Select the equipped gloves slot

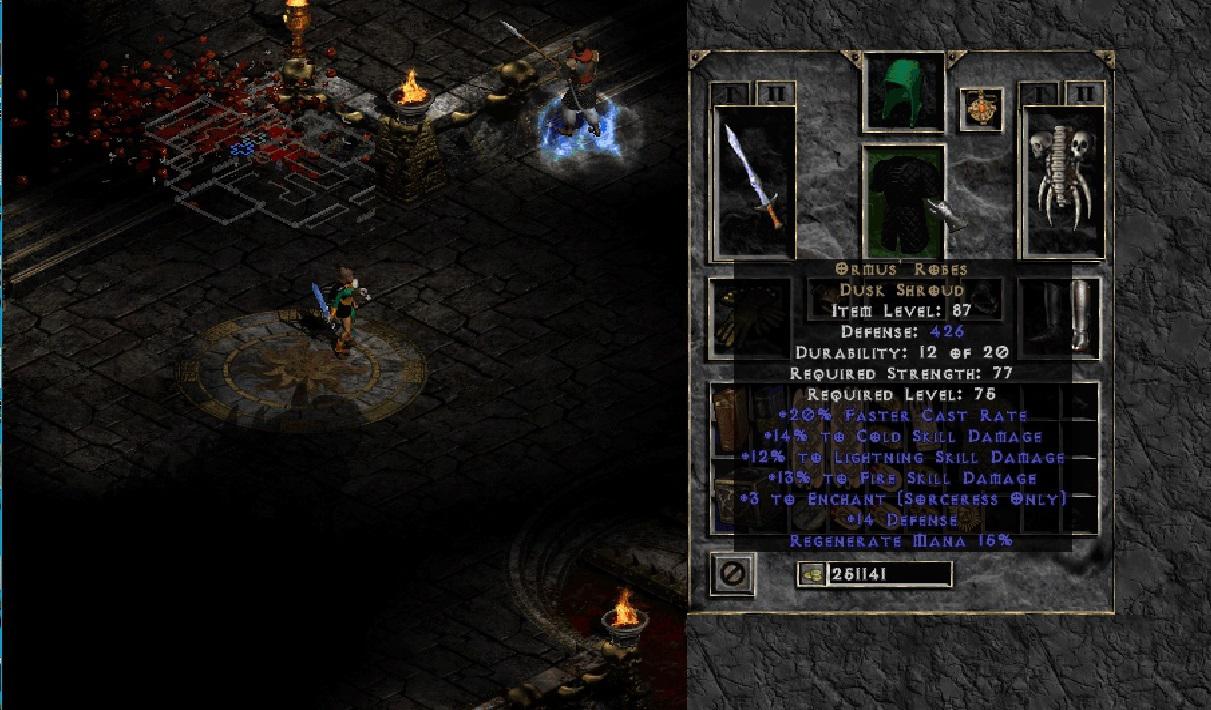[750, 316]
